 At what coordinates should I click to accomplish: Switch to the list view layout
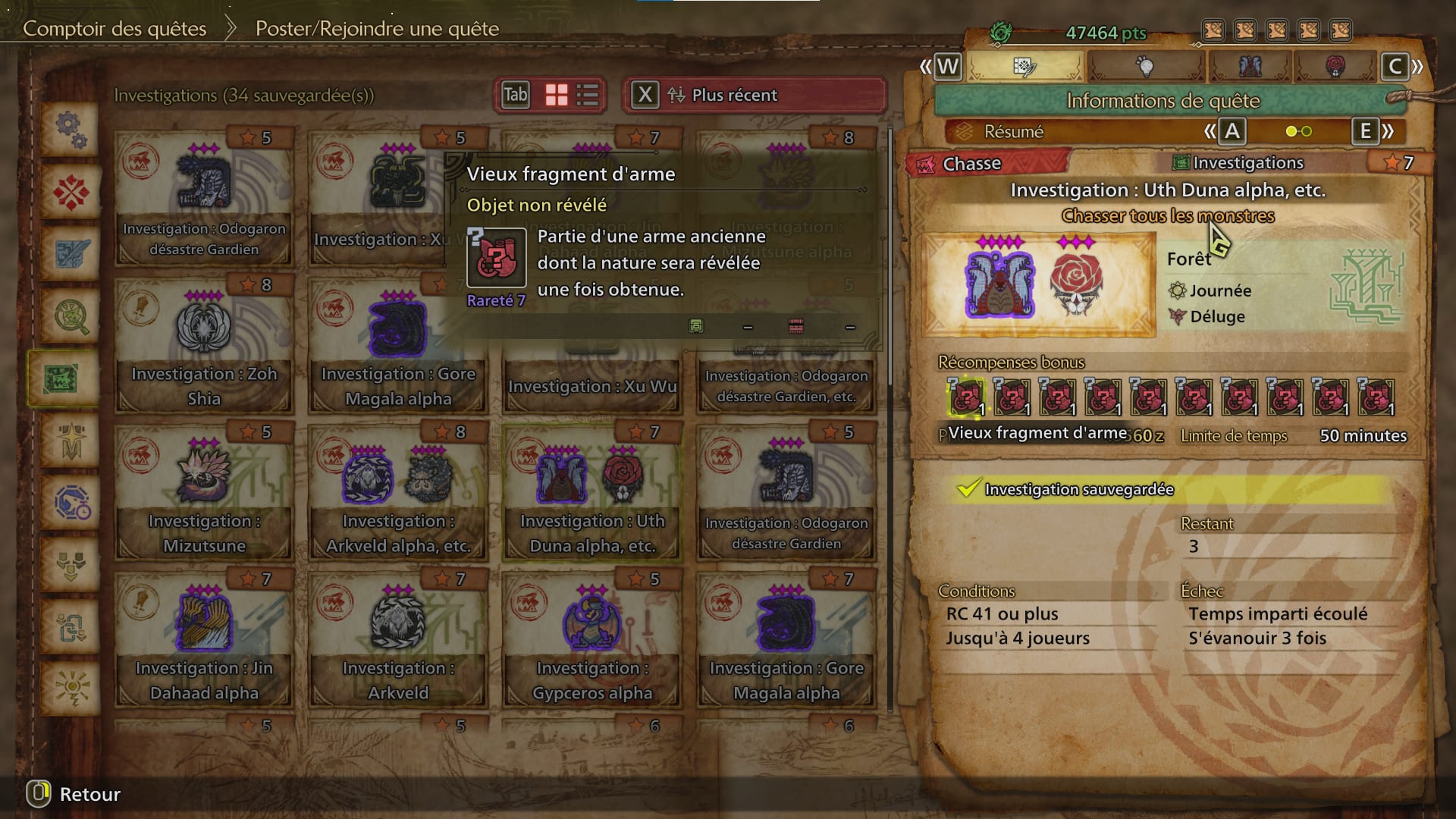click(x=588, y=95)
